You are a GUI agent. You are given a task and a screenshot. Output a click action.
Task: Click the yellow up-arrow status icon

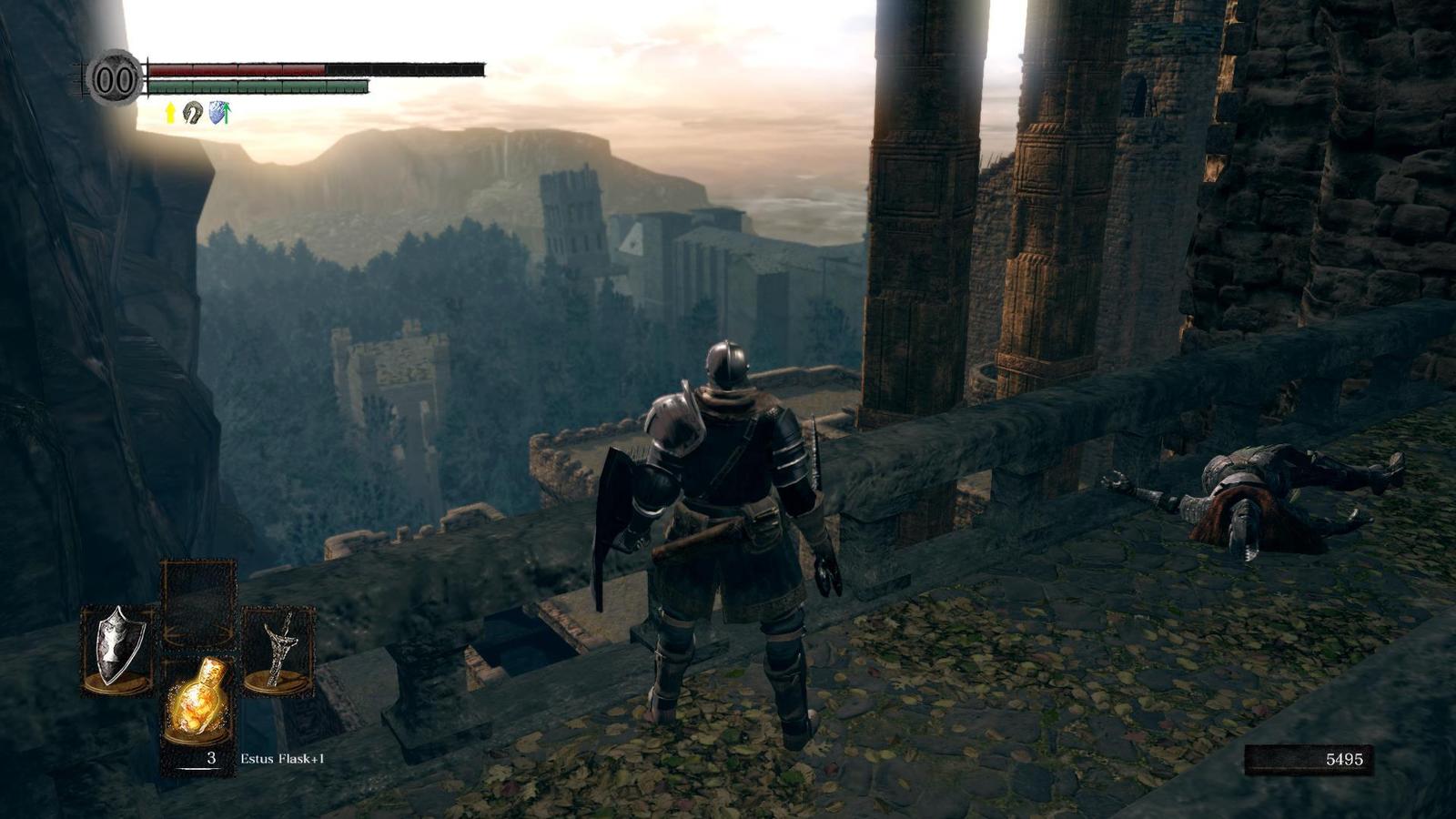coord(170,113)
